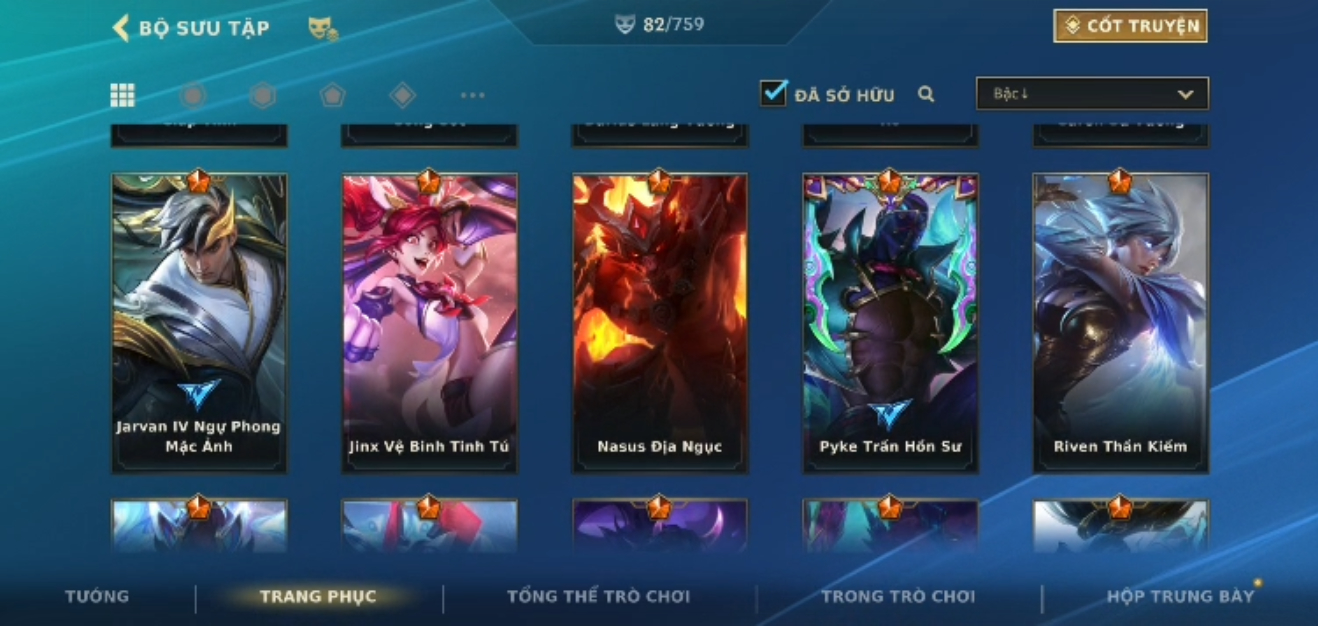View the Riven Thần Kiếm skin

click(x=1120, y=322)
